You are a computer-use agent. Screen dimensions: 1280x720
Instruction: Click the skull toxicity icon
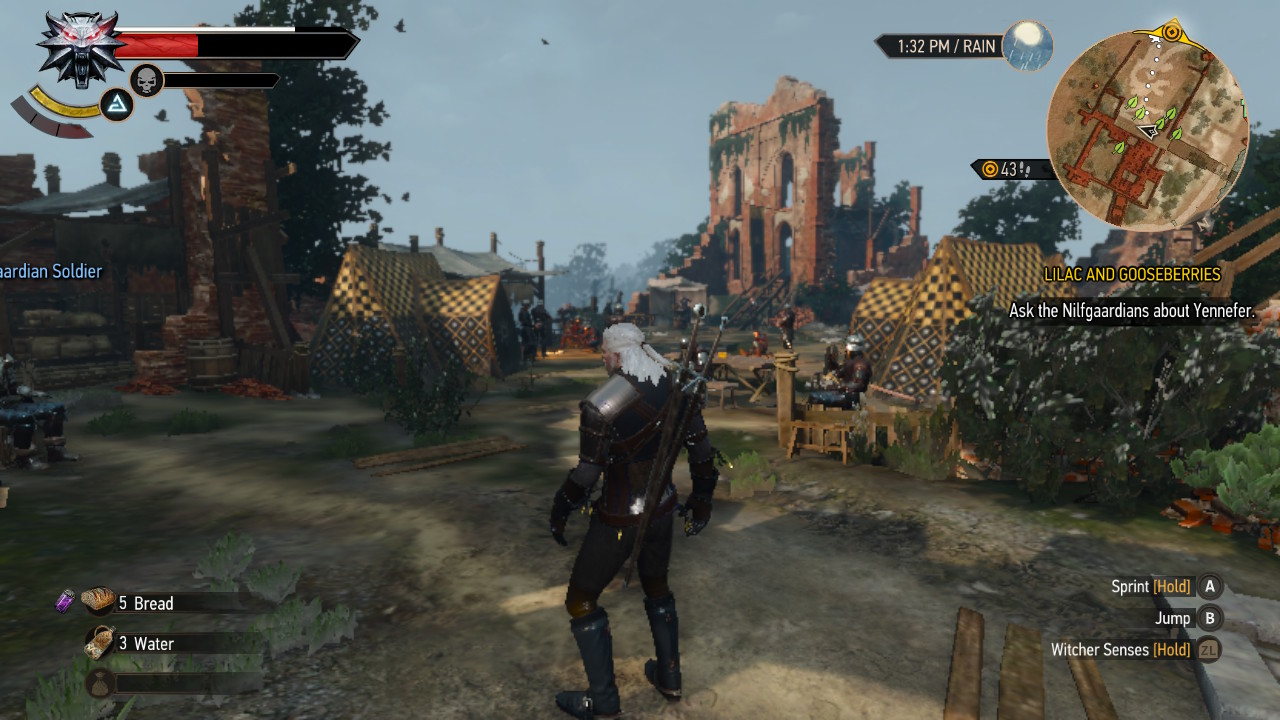coord(147,80)
